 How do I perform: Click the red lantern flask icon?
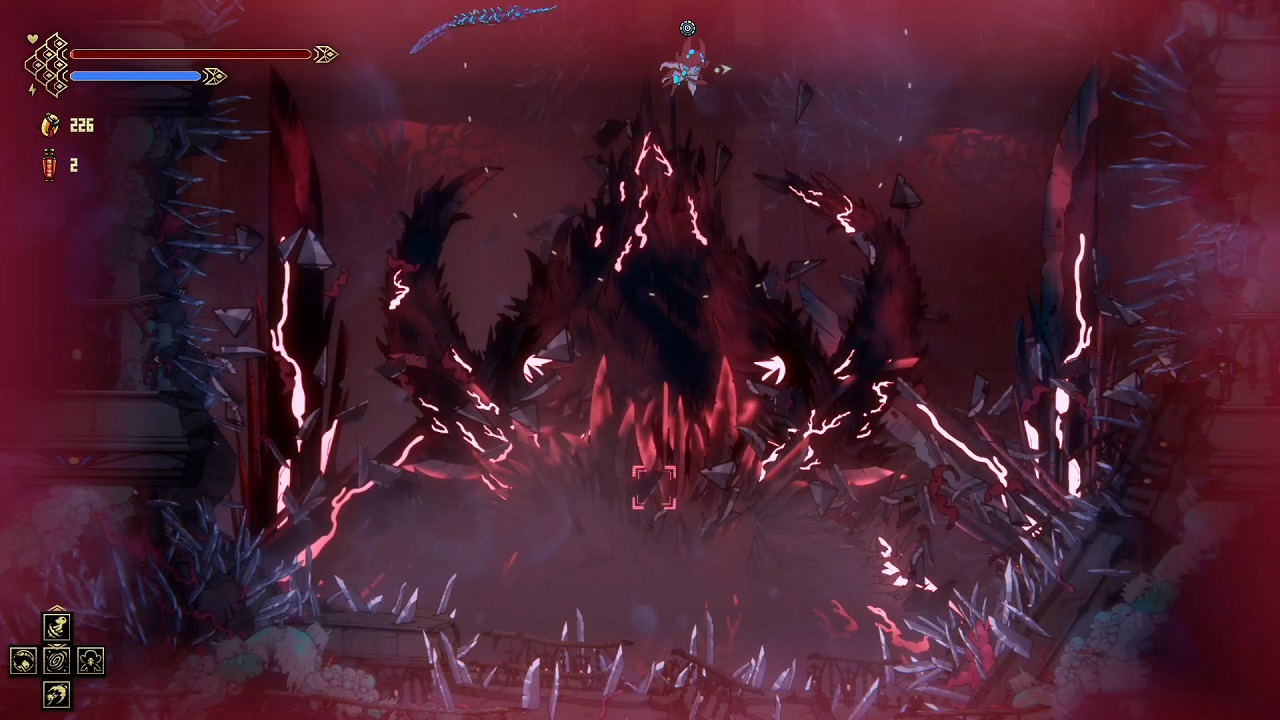50,165
